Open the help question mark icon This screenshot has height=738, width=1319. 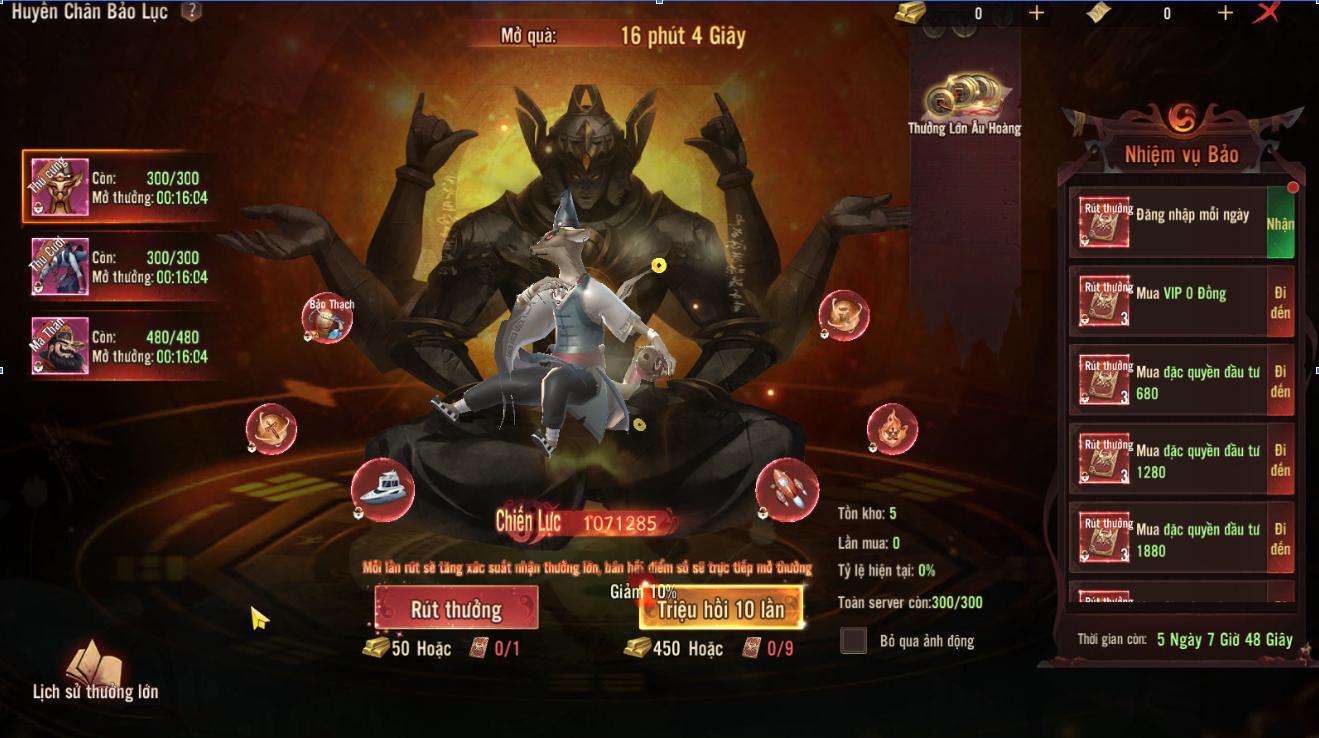coord(191,12)
